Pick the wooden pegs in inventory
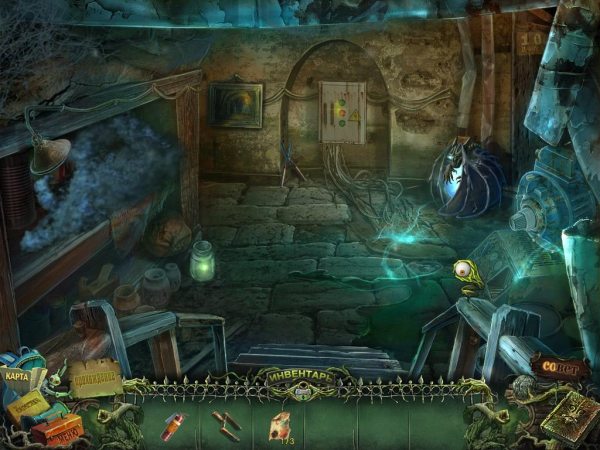The image size is (600, 450). click(x=227, y=424)
